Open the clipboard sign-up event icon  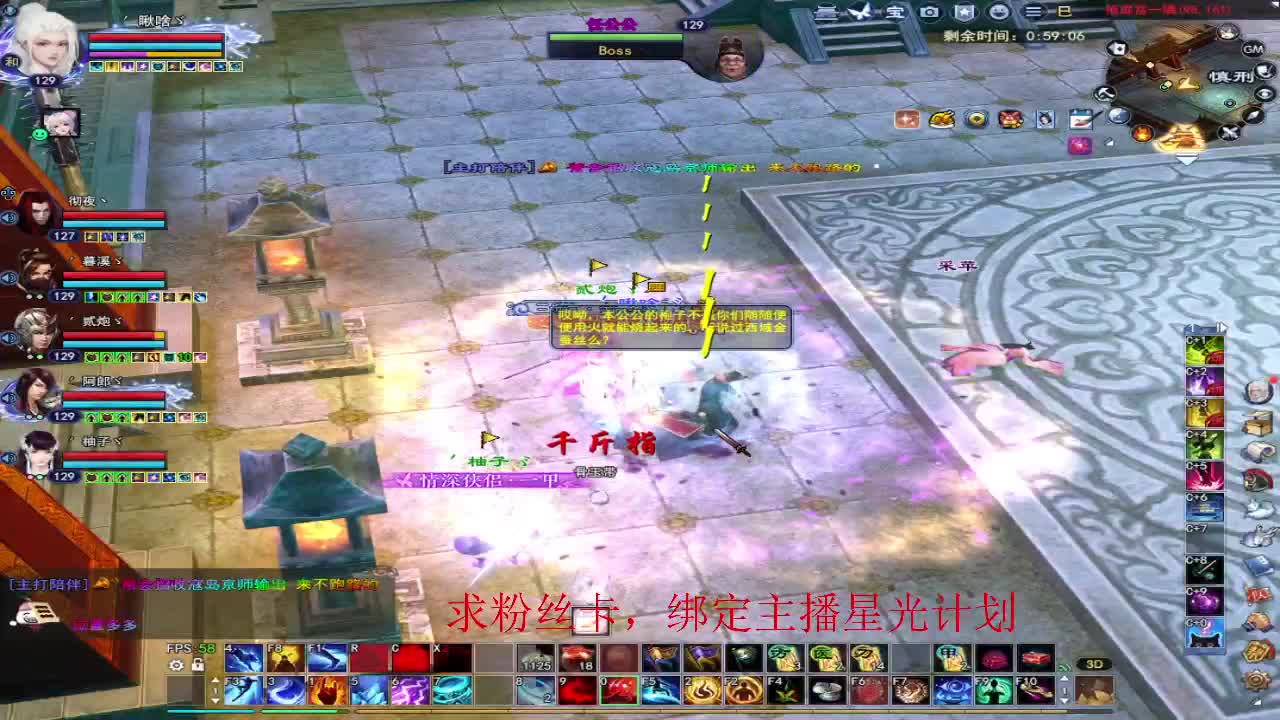(1081, 121)
